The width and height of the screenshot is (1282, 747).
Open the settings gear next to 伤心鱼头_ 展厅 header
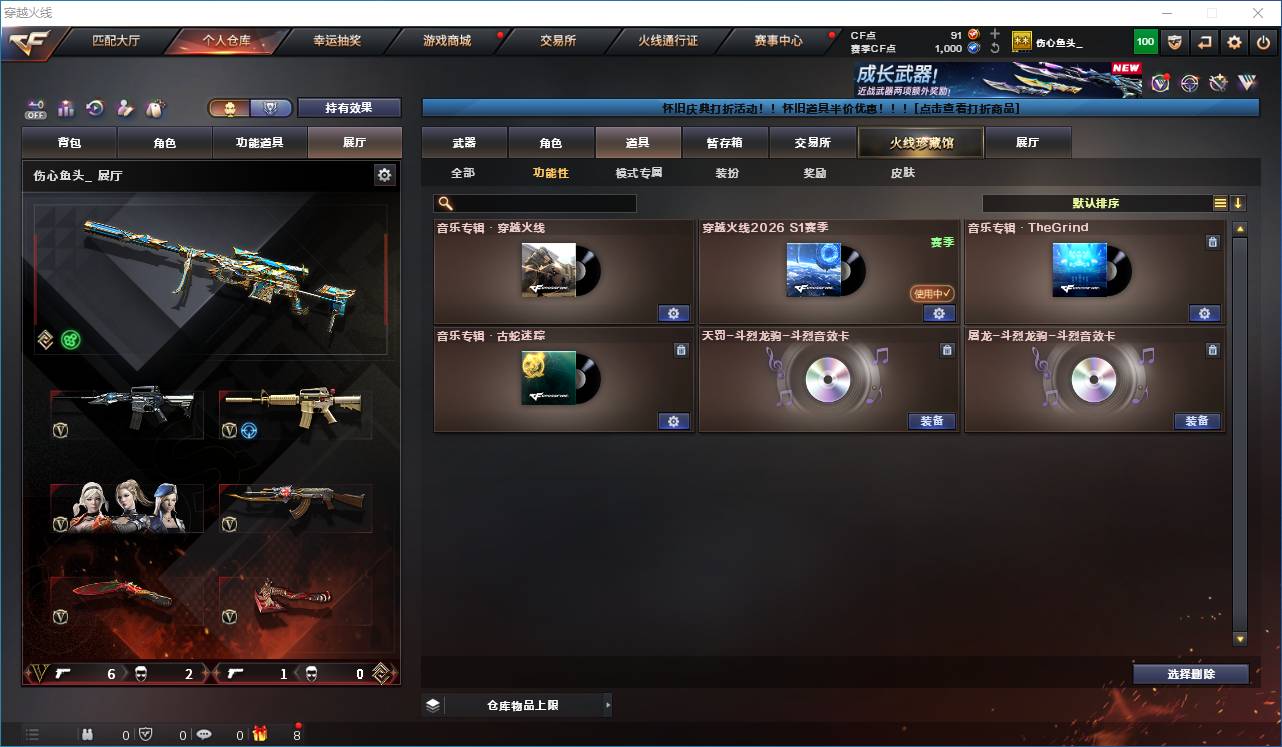[x=385, y=173]
